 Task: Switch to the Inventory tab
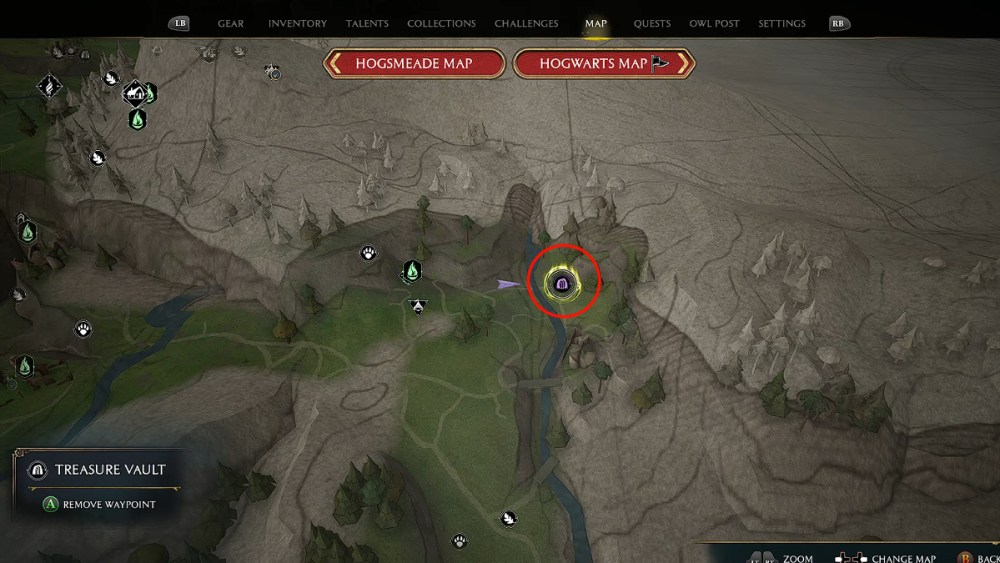[297, 23]
